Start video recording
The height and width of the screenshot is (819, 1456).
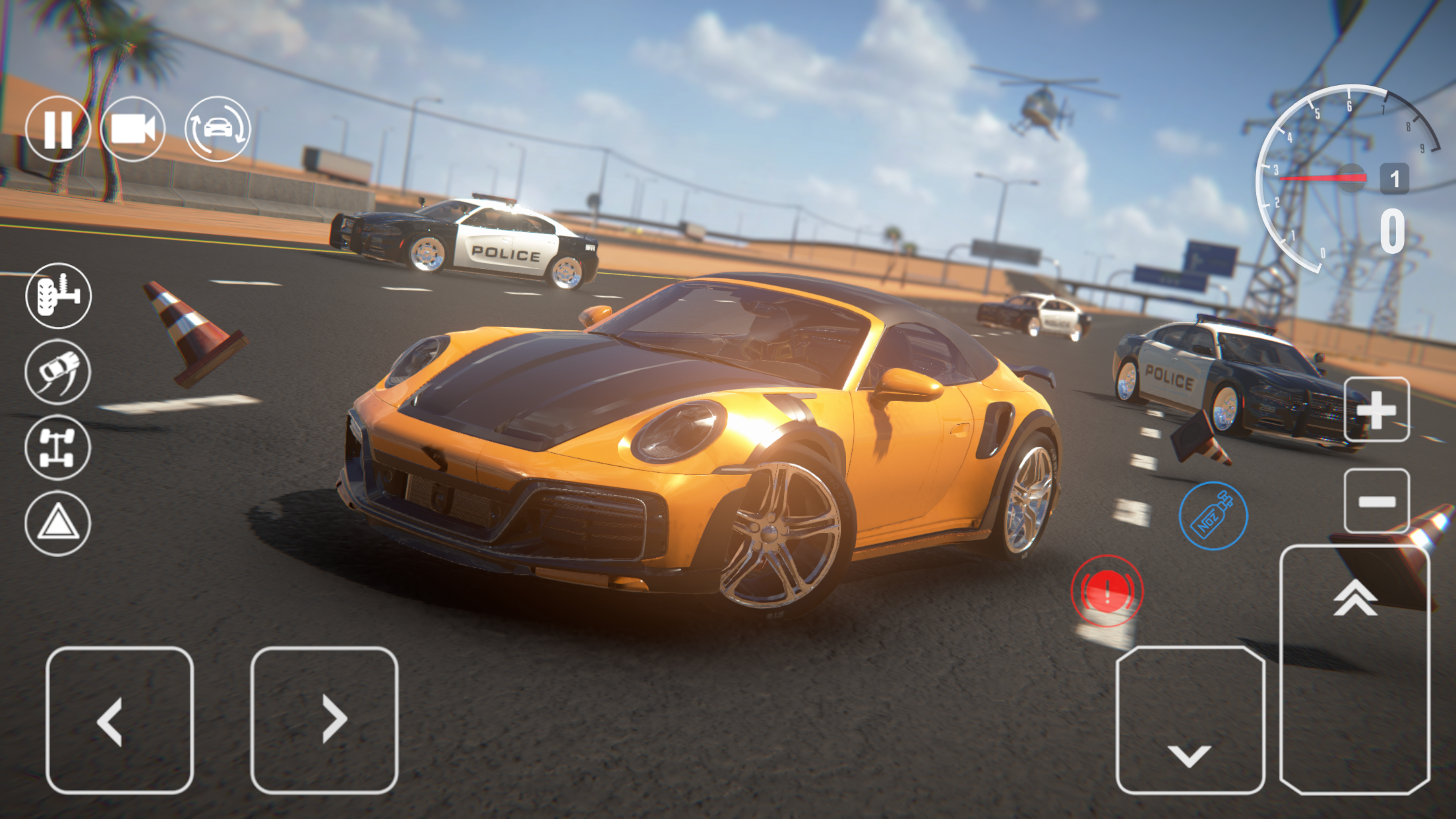click(x=133, y=130)
